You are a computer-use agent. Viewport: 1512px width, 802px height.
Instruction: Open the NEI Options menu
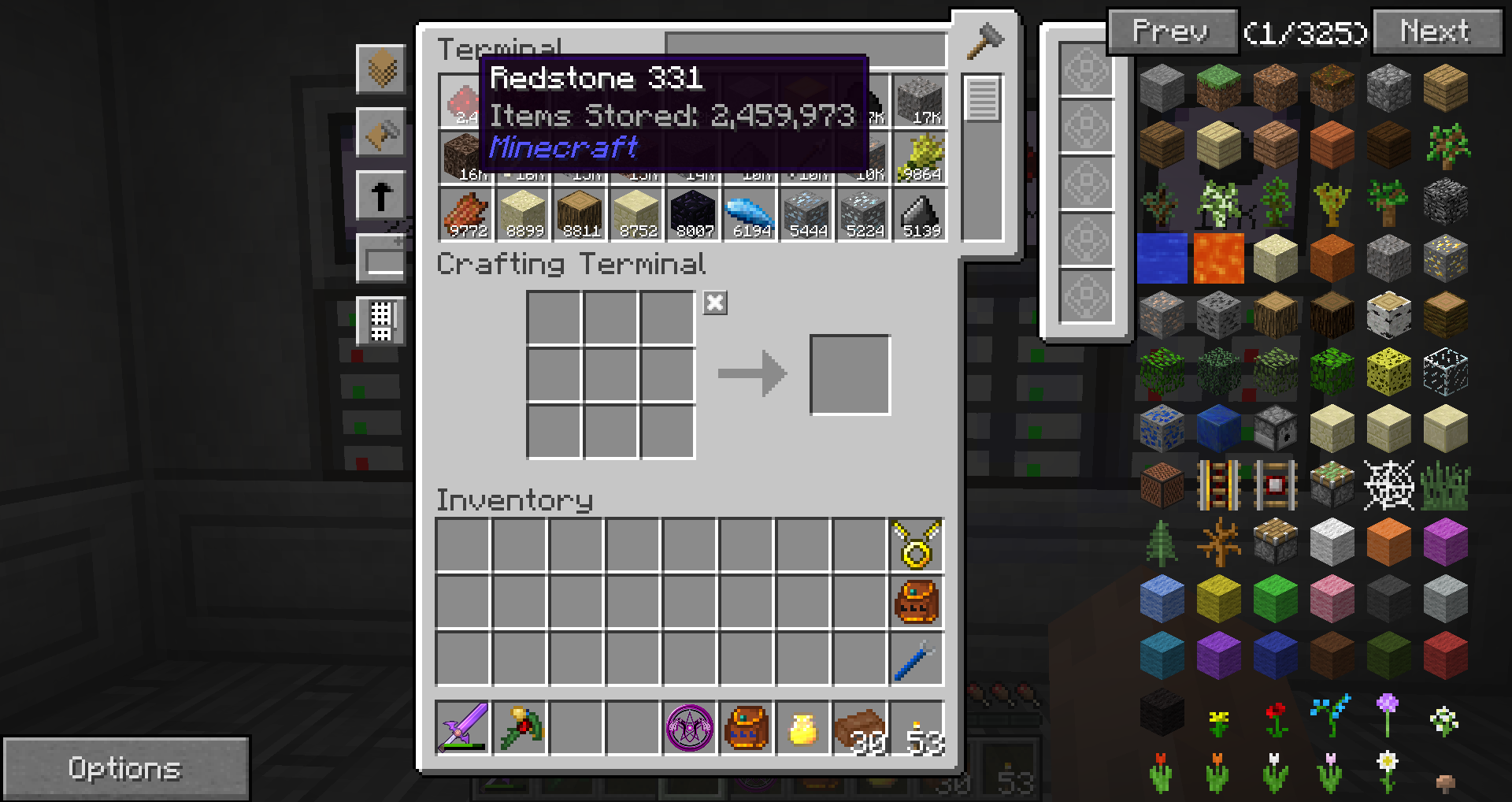125,768
